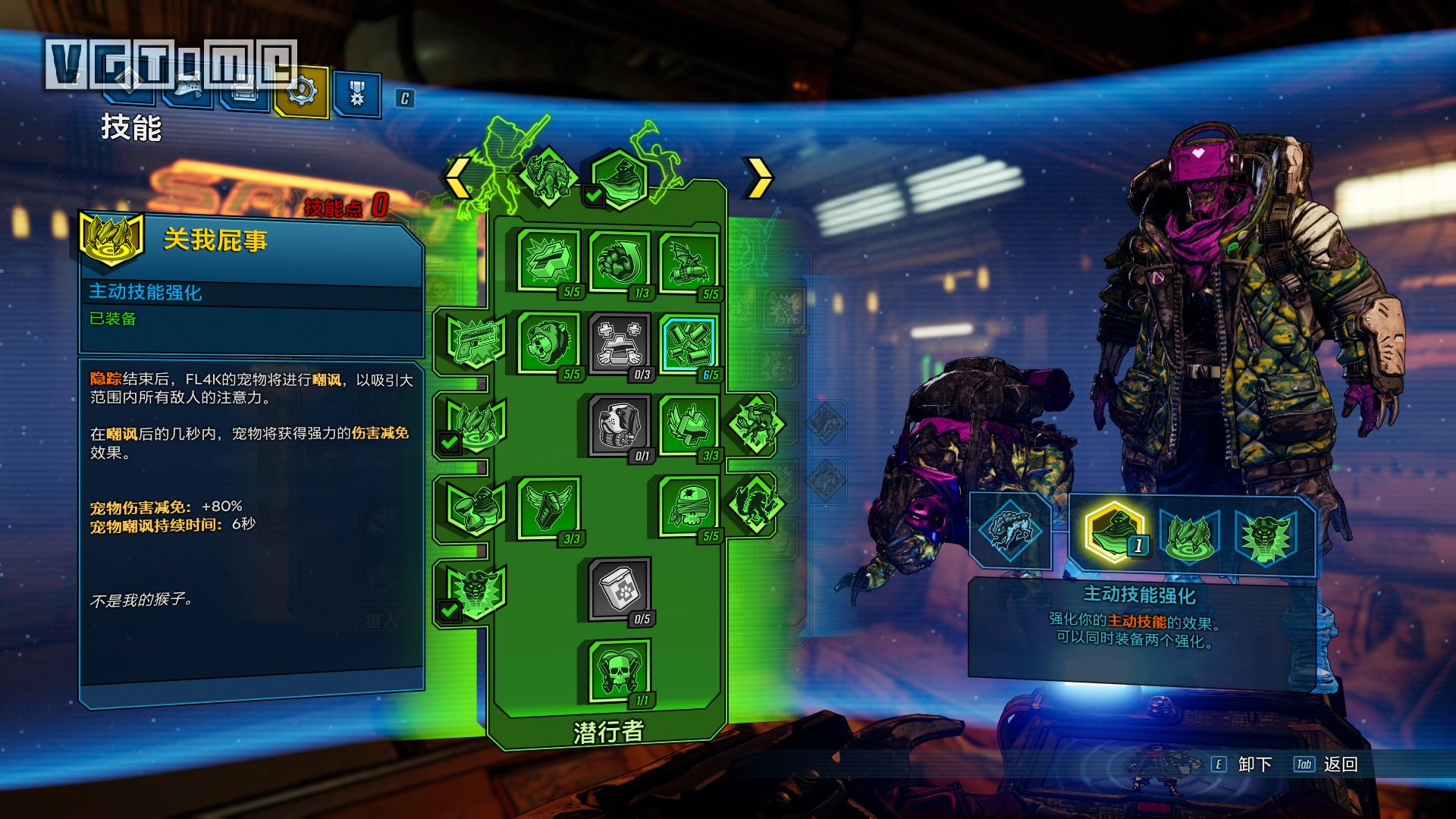1456x819 pixels.
Task: Pick the grey unlearned skill at 0/3
Action: [x=619, y=343]
